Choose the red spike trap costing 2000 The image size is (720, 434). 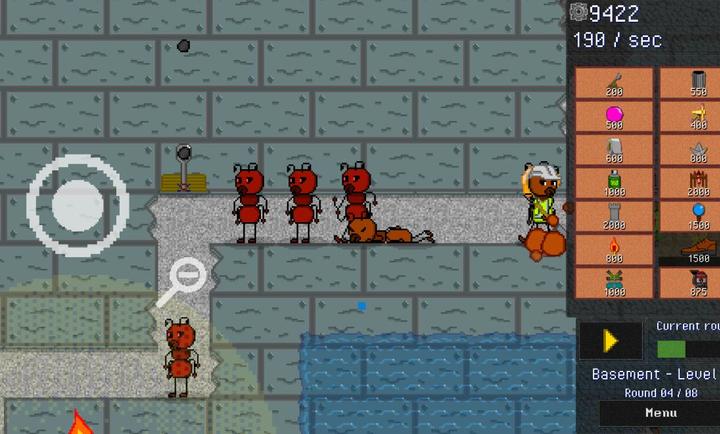(696, 183)
